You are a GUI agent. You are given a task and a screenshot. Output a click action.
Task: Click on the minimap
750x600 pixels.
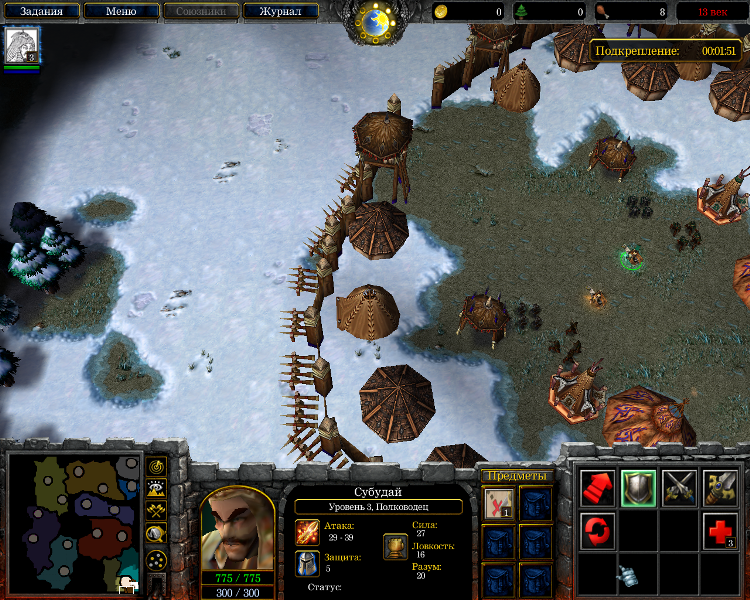[74, 520]
